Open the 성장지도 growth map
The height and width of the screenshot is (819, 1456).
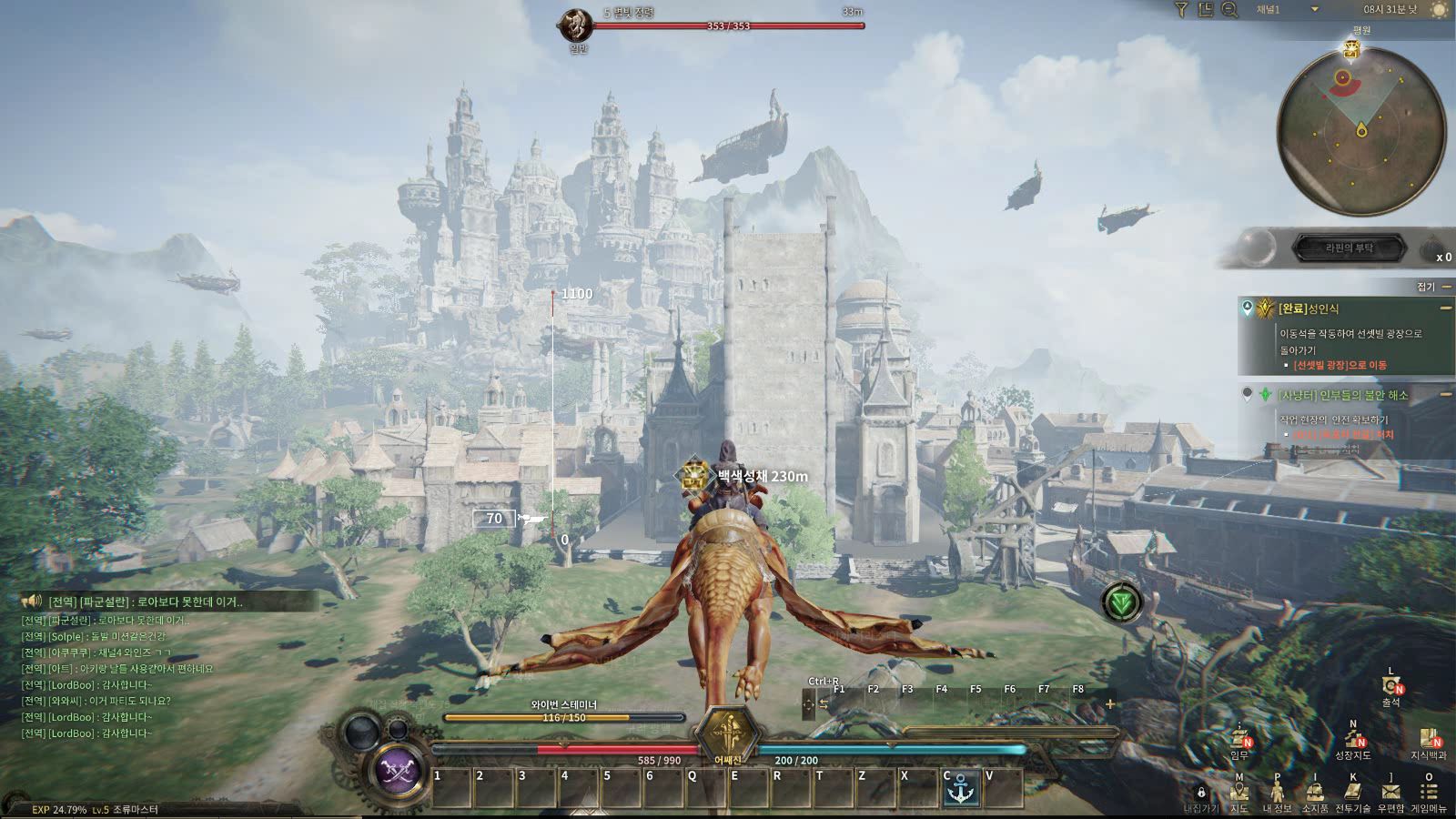pyautogui.click(x=1352, y=739)
